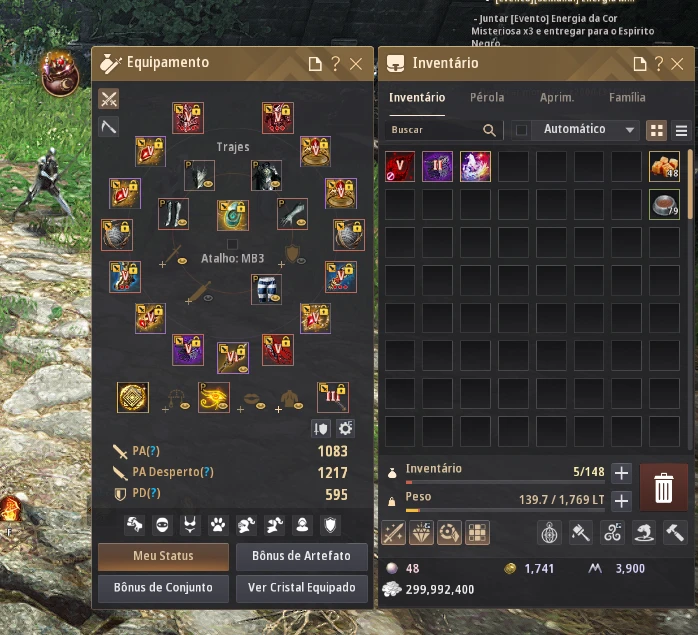Open help for the Inventário window
Image resolution: width=698 pixels, height=635 pixels.
(660, 64)
